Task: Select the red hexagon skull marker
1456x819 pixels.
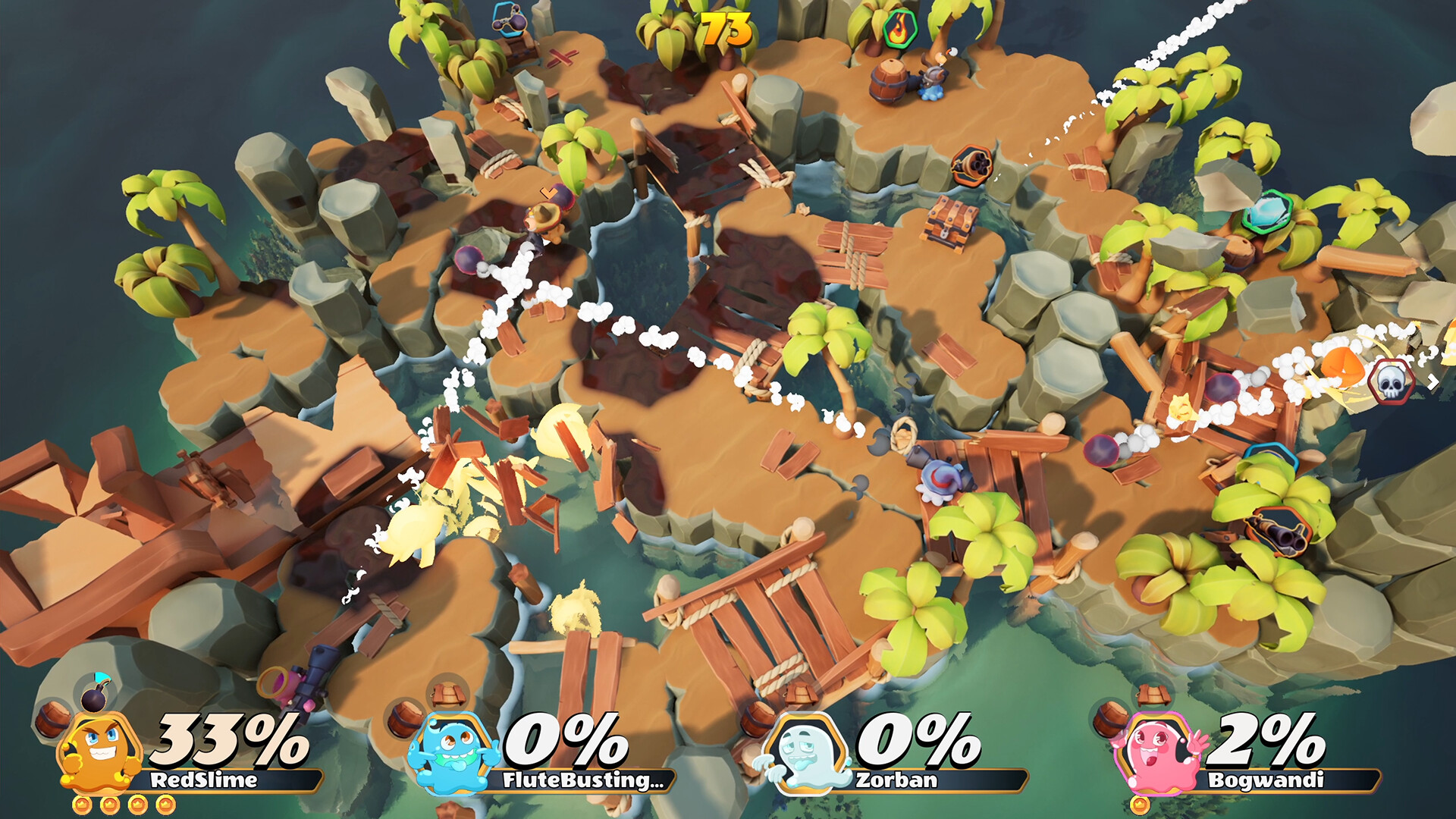Action: 1391,381
